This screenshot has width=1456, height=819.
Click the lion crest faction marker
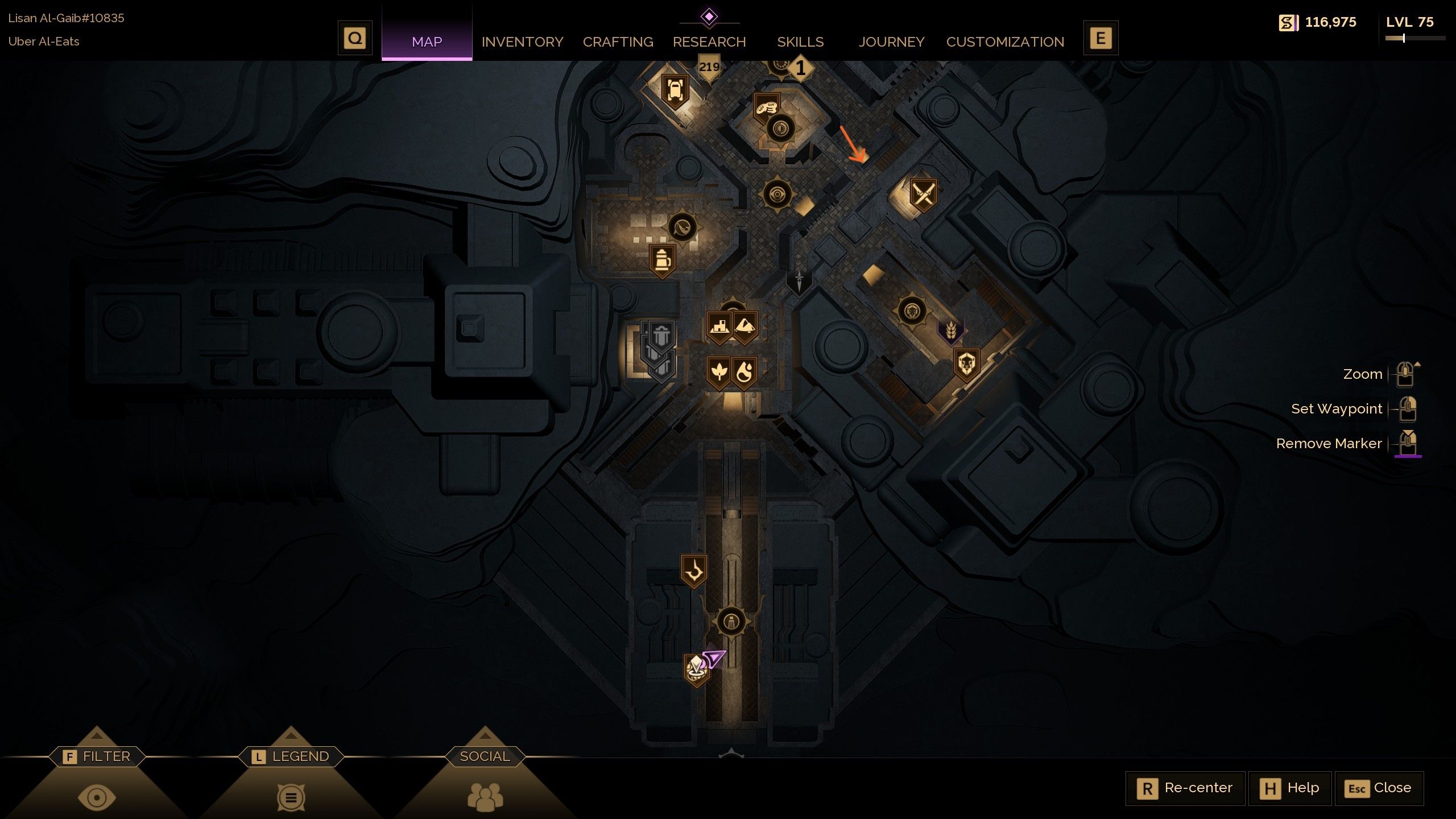coord(967,364)
